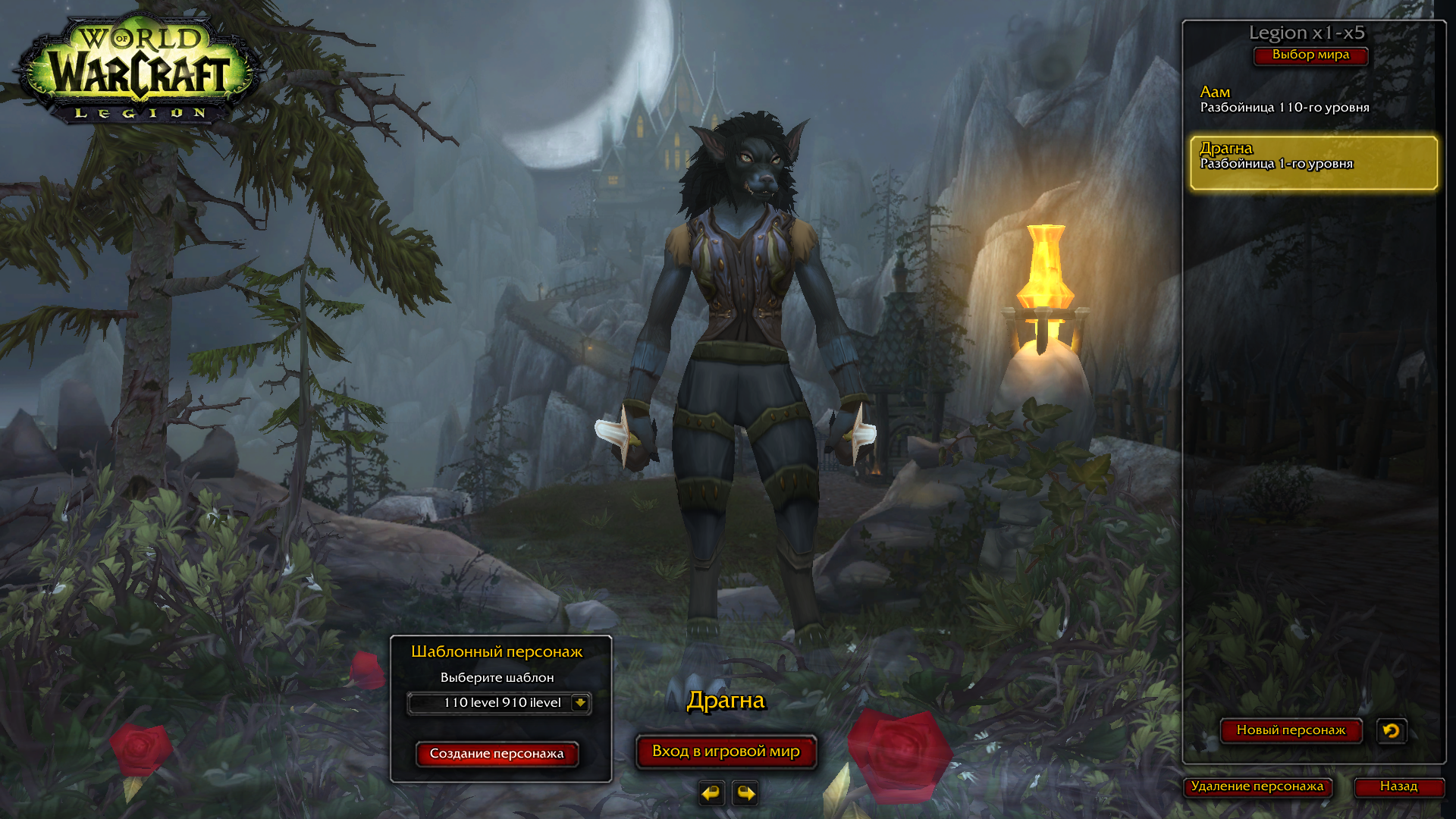1456x819 pixels.
Task: Open the "110 level 910 ilevel" template dropdown
Action: click(580, 703)
